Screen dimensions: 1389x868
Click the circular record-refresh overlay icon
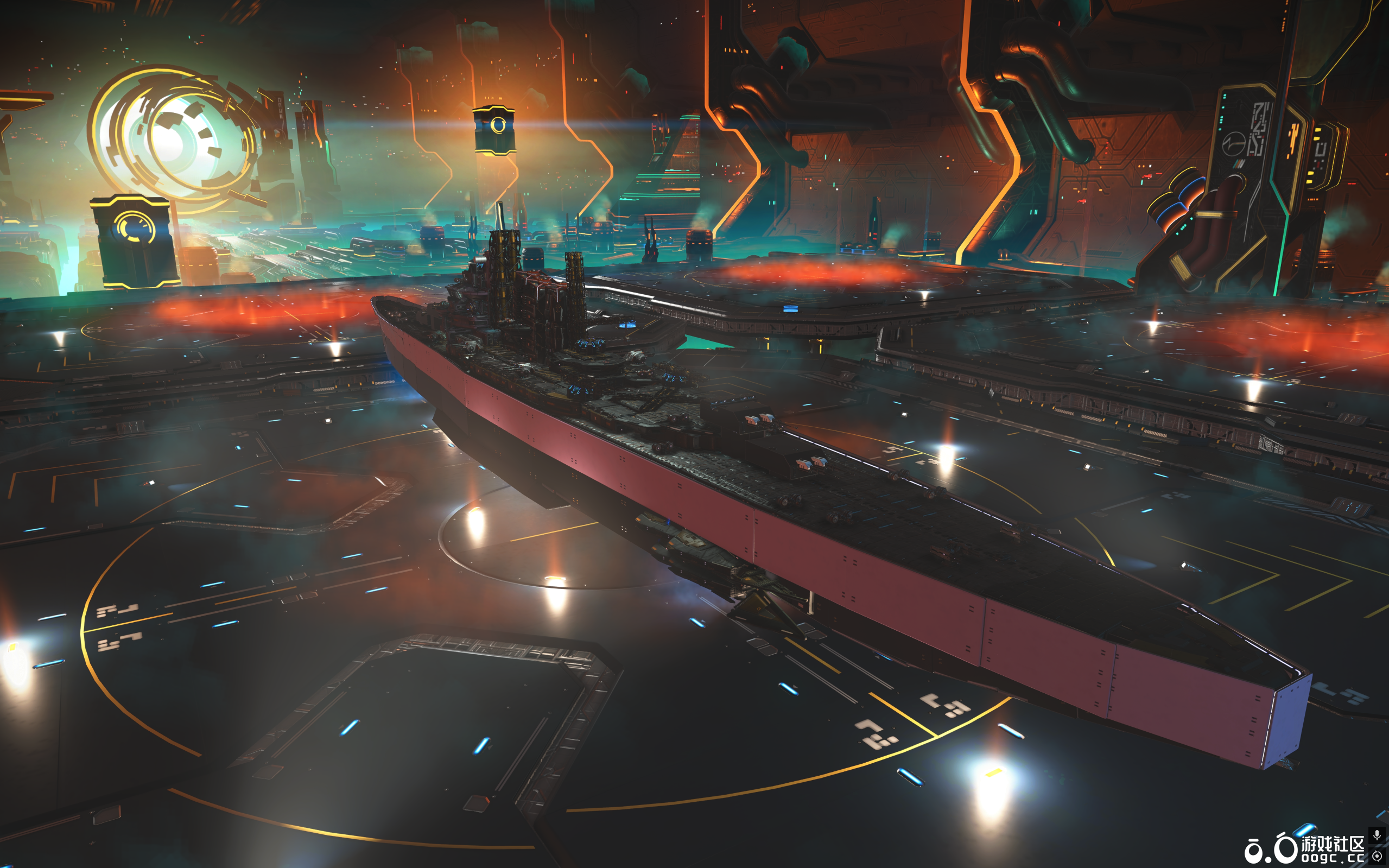tap(1377, 856)
